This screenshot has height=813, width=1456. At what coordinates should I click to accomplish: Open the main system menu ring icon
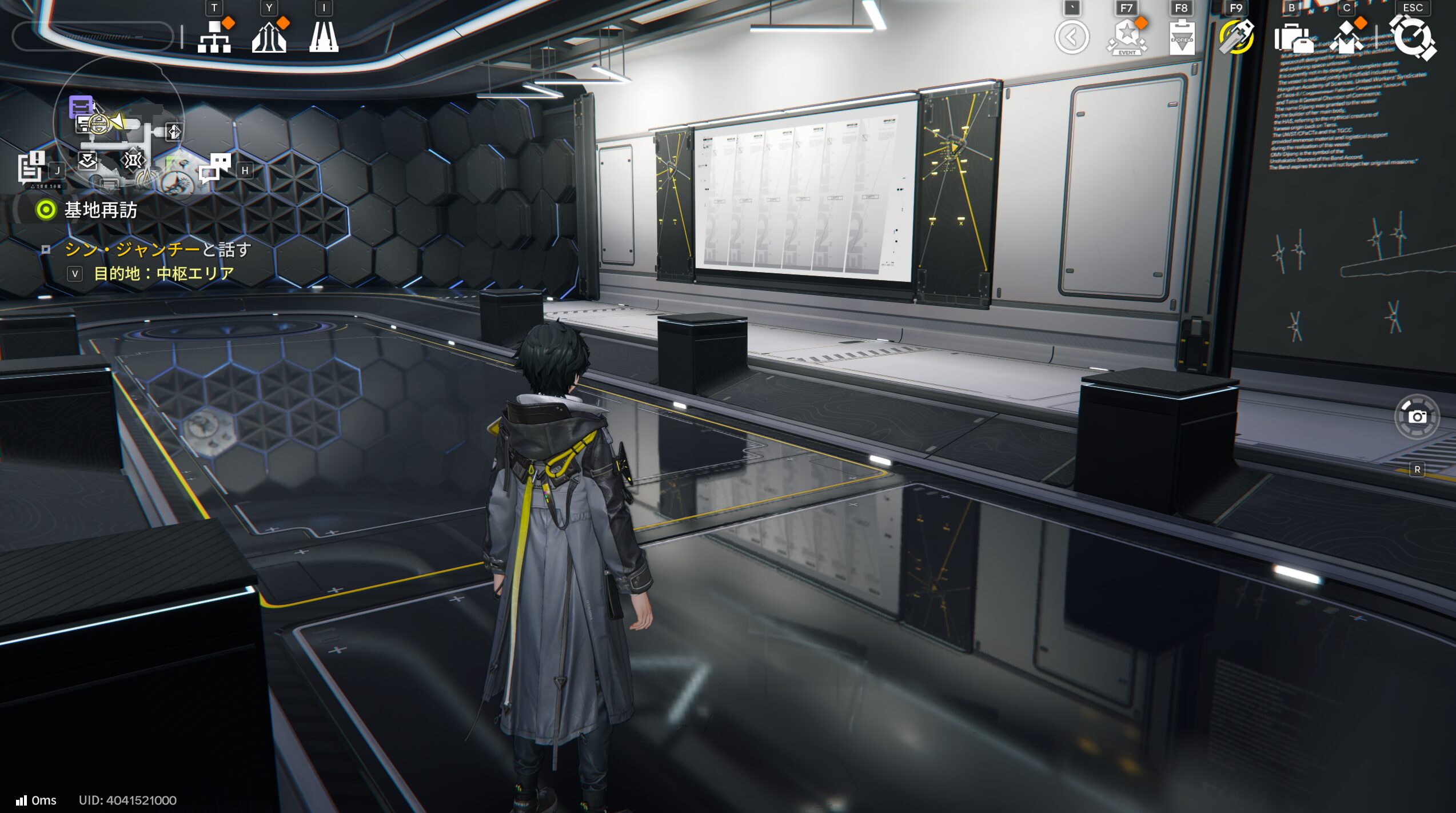[x=1413, y=38]
